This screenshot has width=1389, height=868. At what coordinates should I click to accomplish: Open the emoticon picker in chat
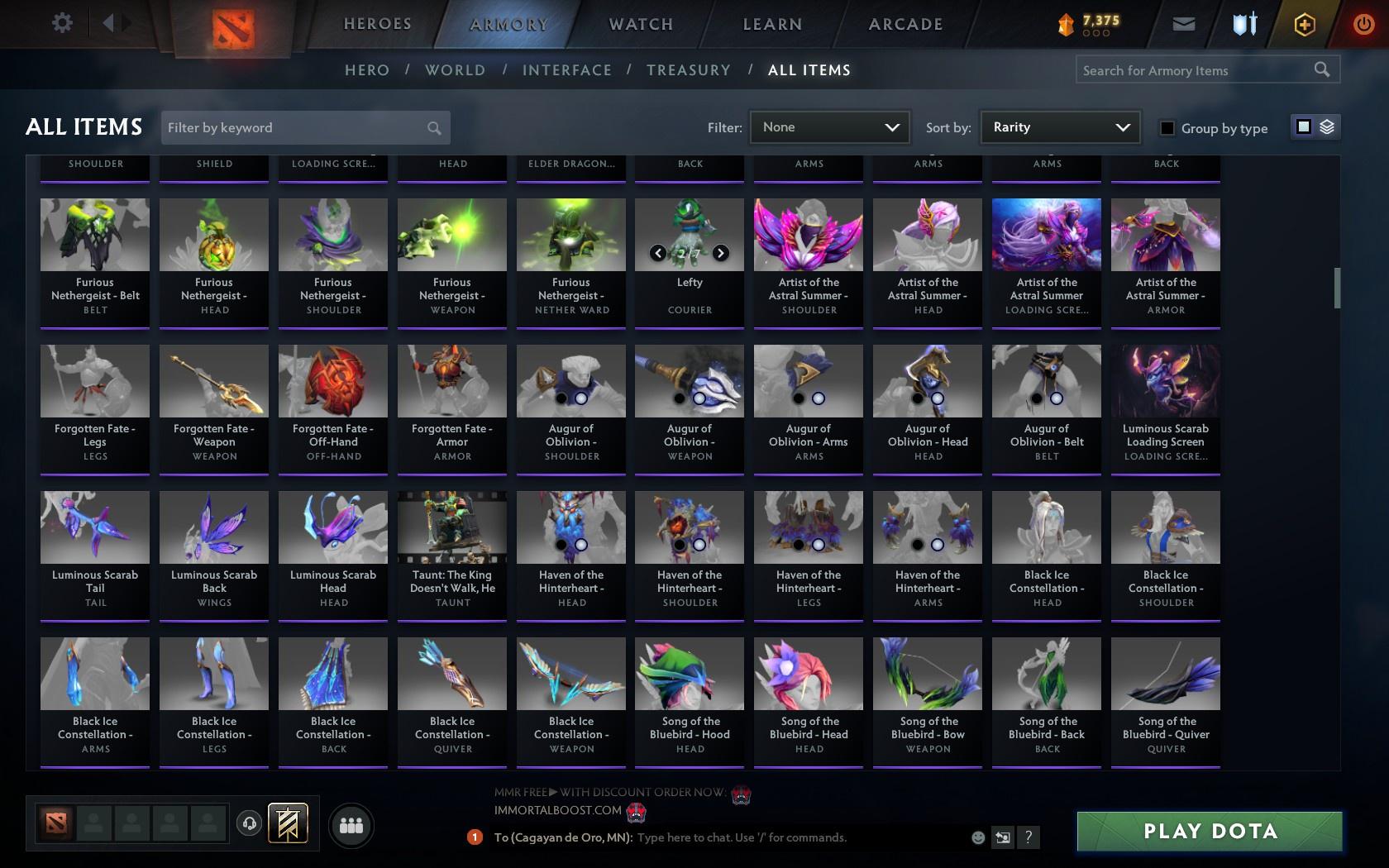pyautogui.click(x=978, y=837)
